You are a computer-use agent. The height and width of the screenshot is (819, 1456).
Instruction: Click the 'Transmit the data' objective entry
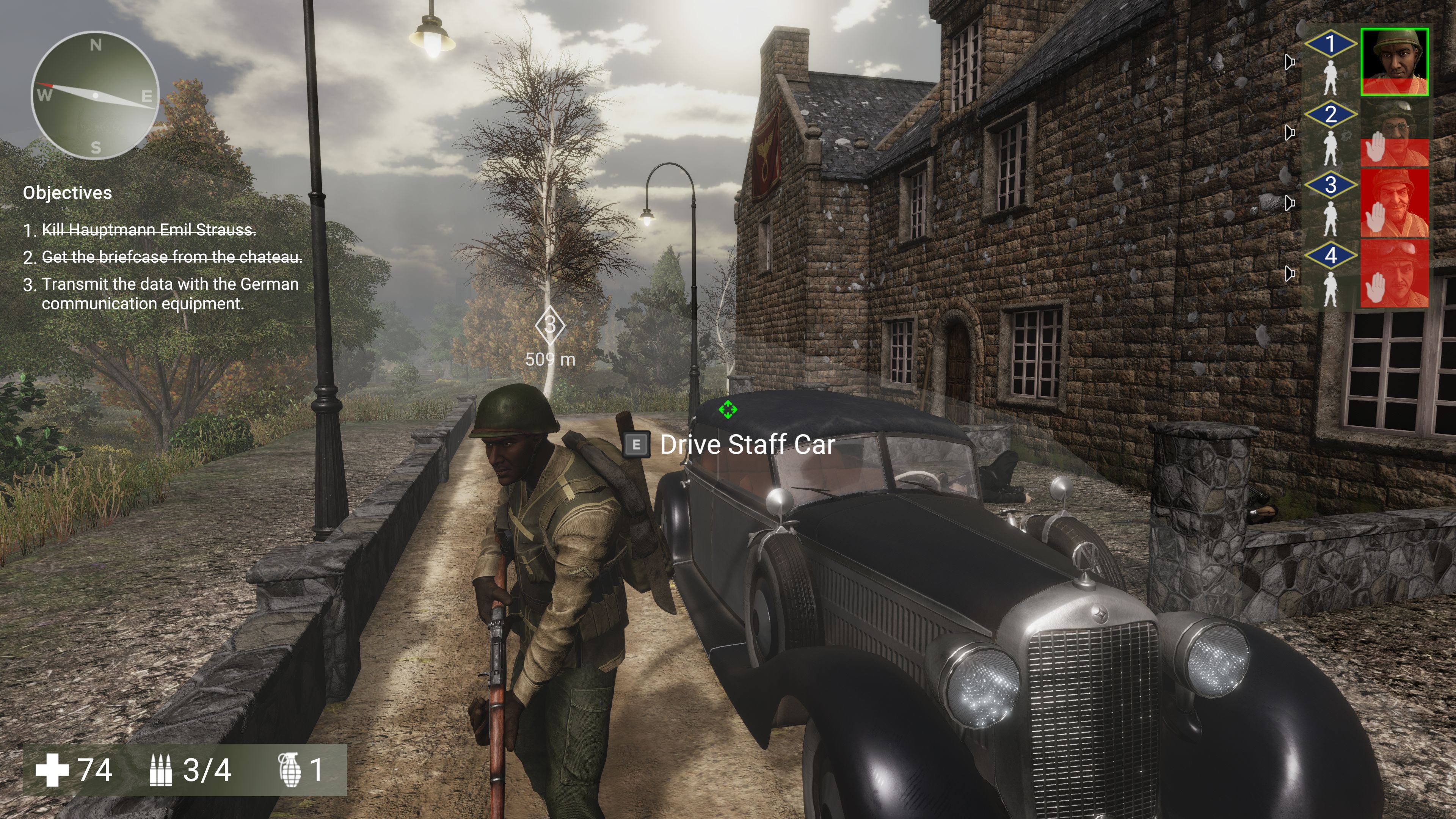tap(169, 293)
